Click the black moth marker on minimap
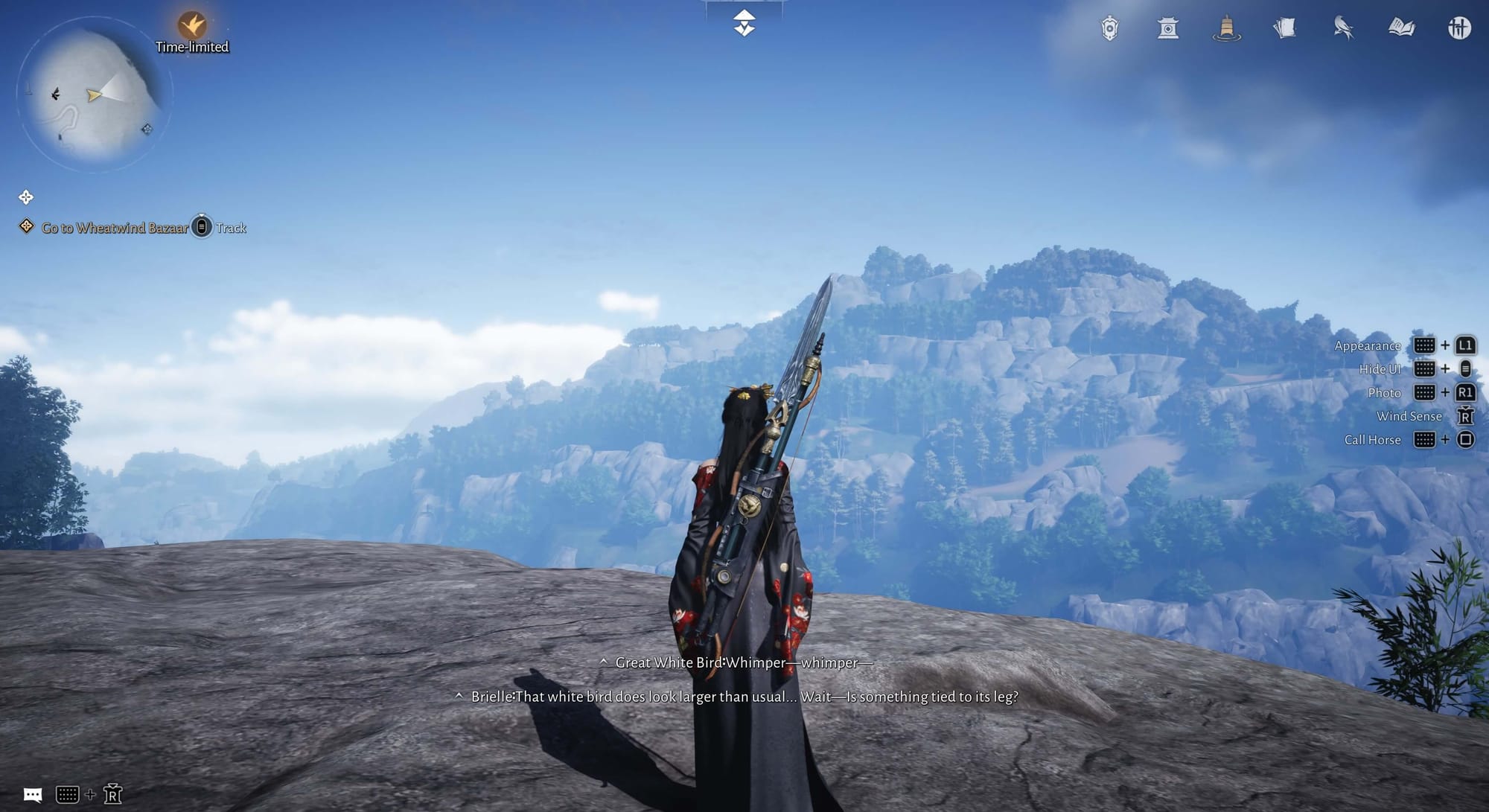This screenshot has height=812, width=1489. pyautogui.click(x=55, y=94)
